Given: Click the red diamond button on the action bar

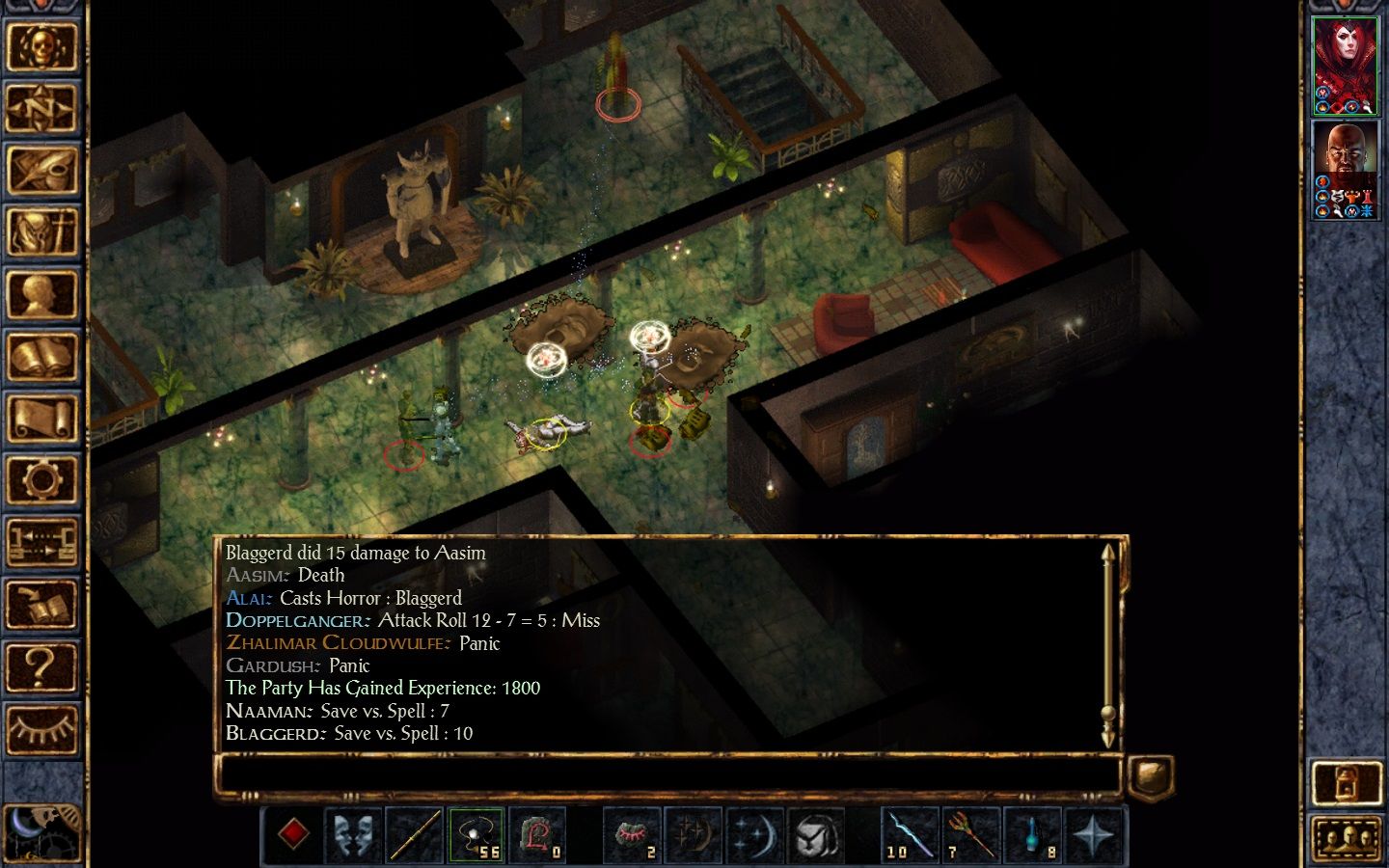Looking at the screenshot, I should click(x=293, y=834).
